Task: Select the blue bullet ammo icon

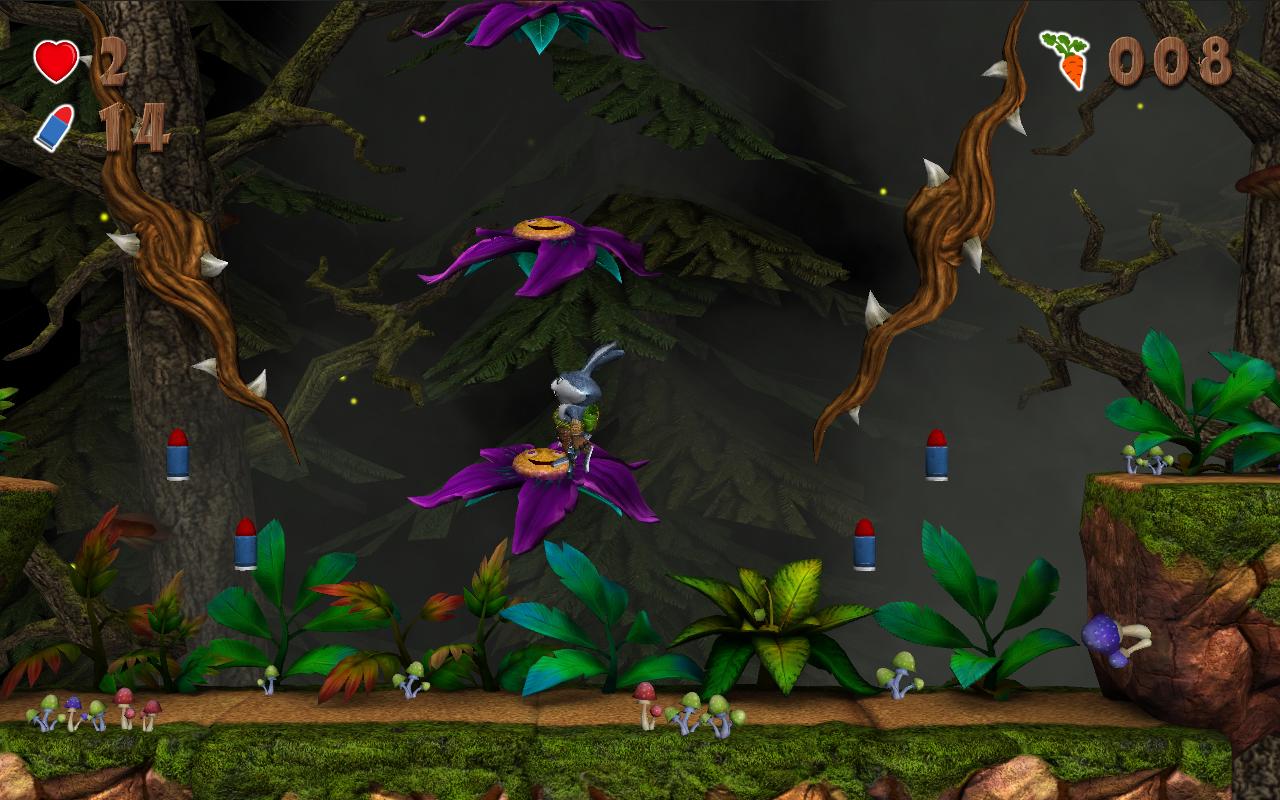Action: [54, 127]
